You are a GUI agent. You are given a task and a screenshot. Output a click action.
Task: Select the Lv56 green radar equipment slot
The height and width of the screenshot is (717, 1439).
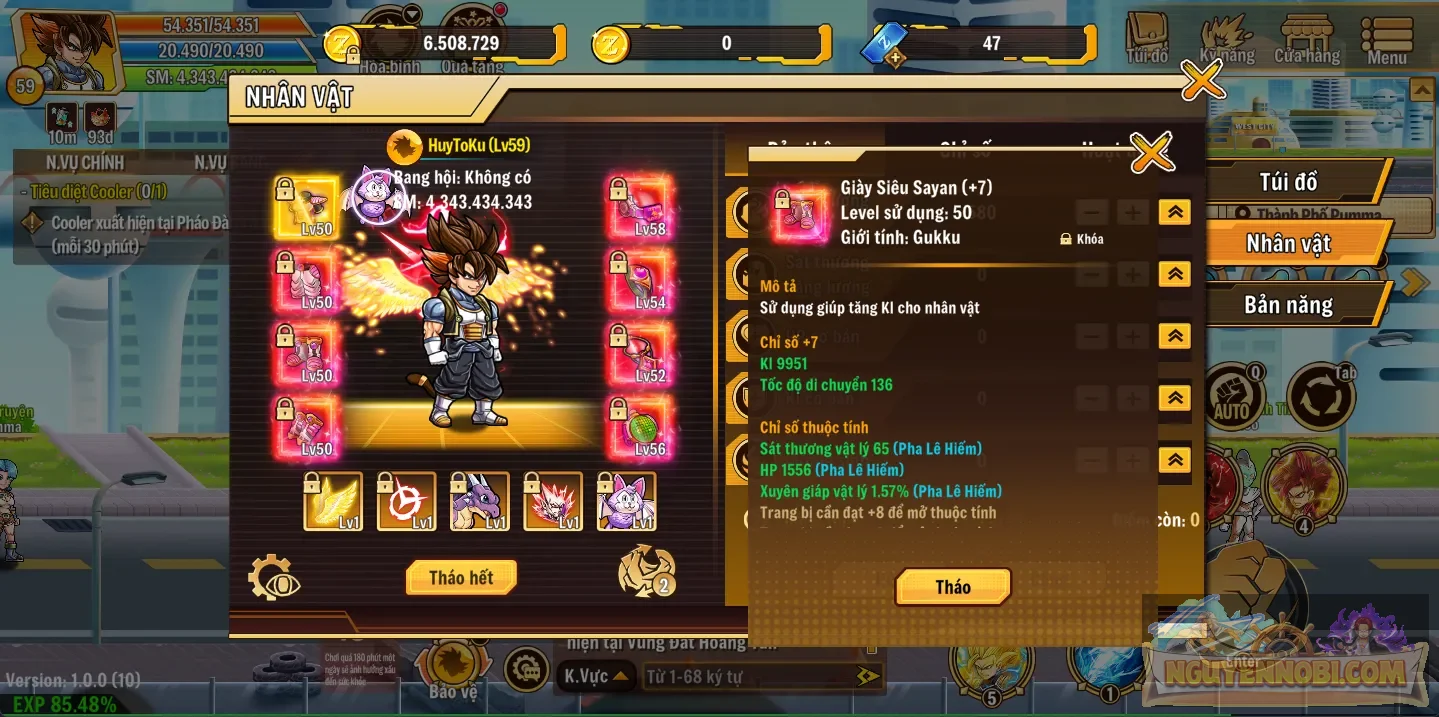pyautogui.click(x=640, y=429)
